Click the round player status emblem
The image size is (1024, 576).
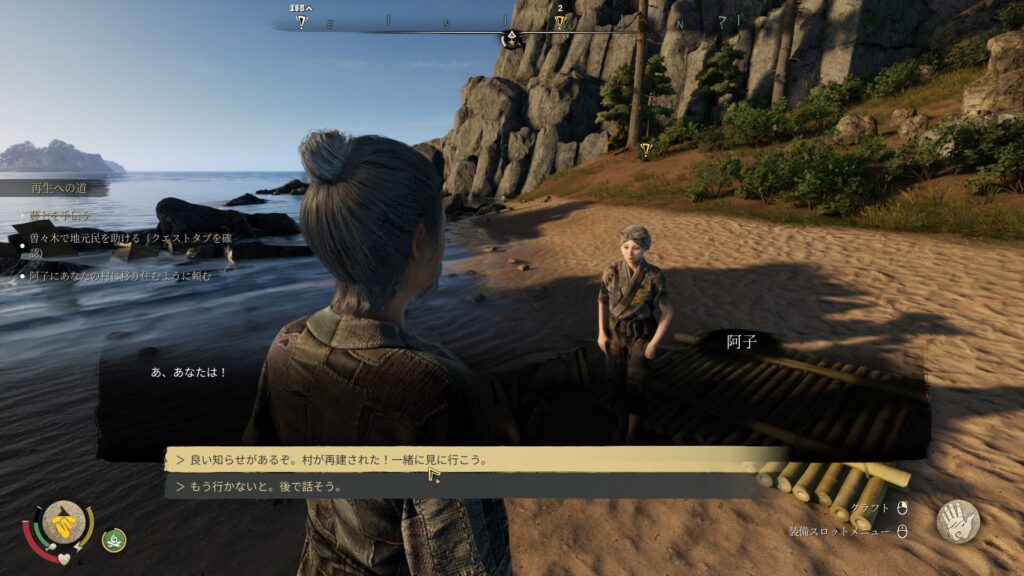[x=63, y=523]
